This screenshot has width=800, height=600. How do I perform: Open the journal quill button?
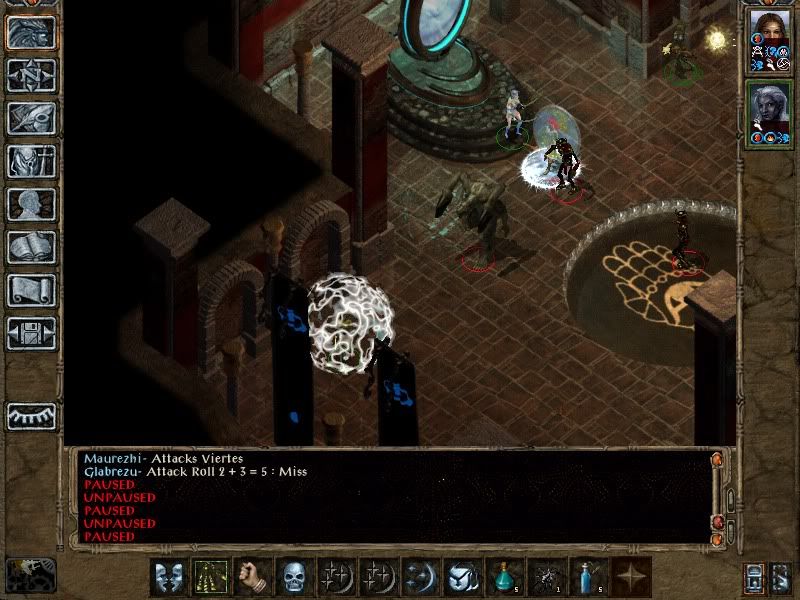pos(31,118)
